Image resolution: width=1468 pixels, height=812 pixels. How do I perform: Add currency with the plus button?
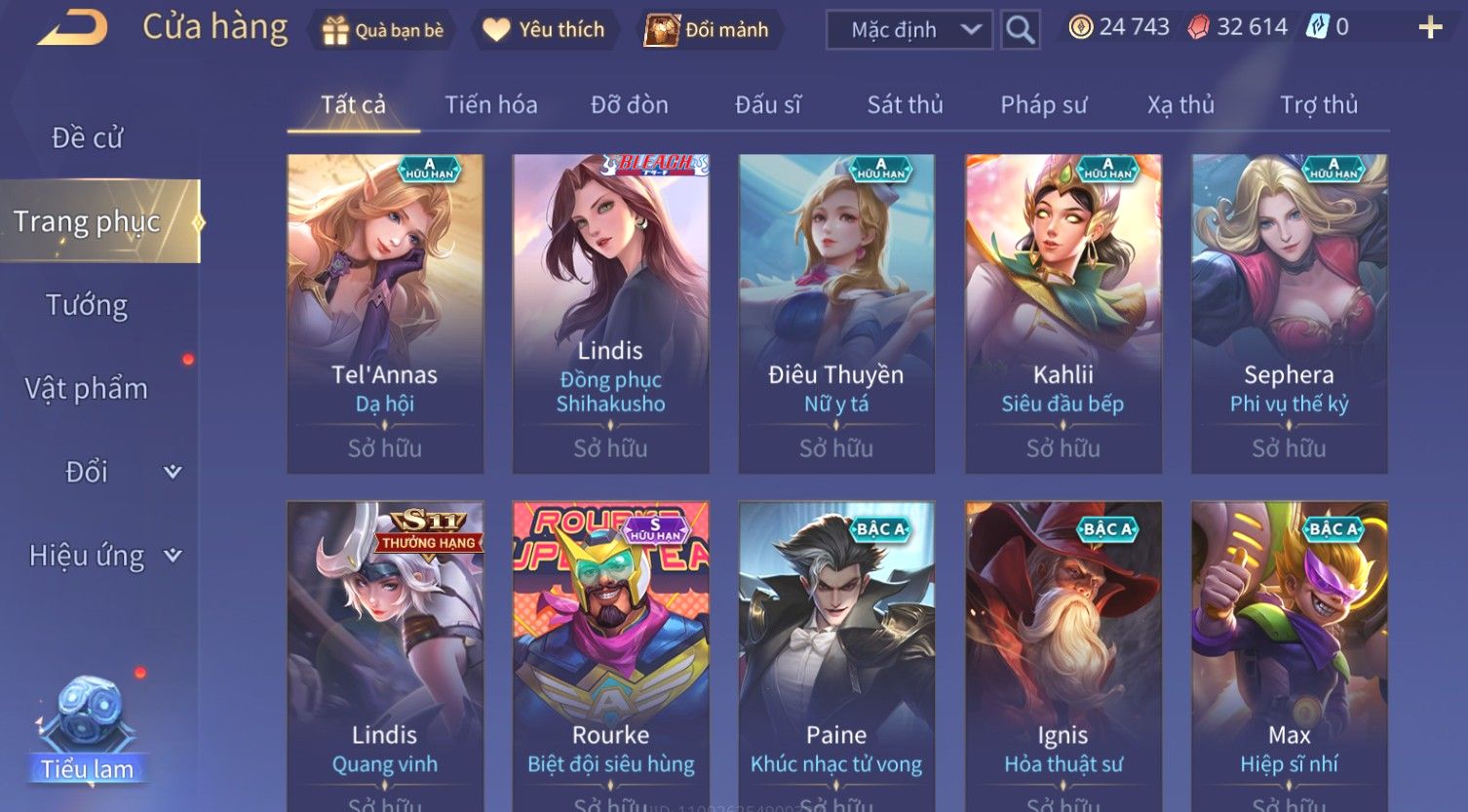[1429, 27]
